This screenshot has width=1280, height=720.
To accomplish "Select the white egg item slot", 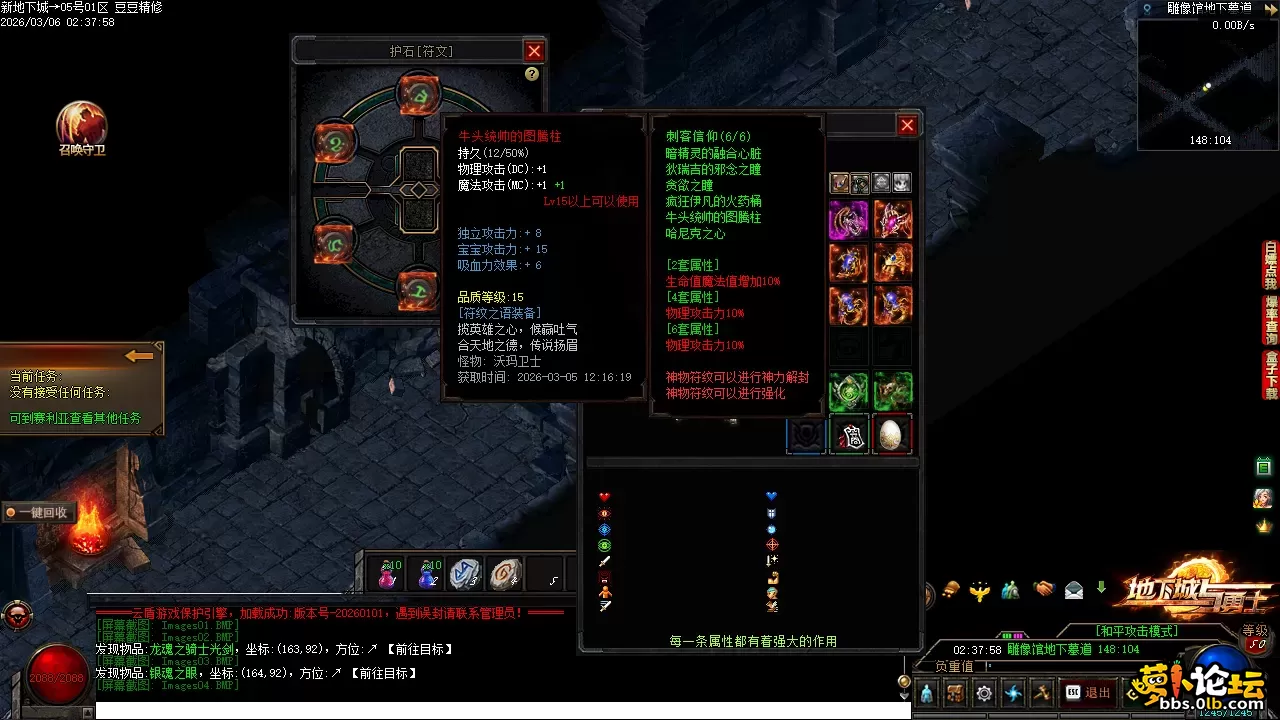I will tap(892, 435).
